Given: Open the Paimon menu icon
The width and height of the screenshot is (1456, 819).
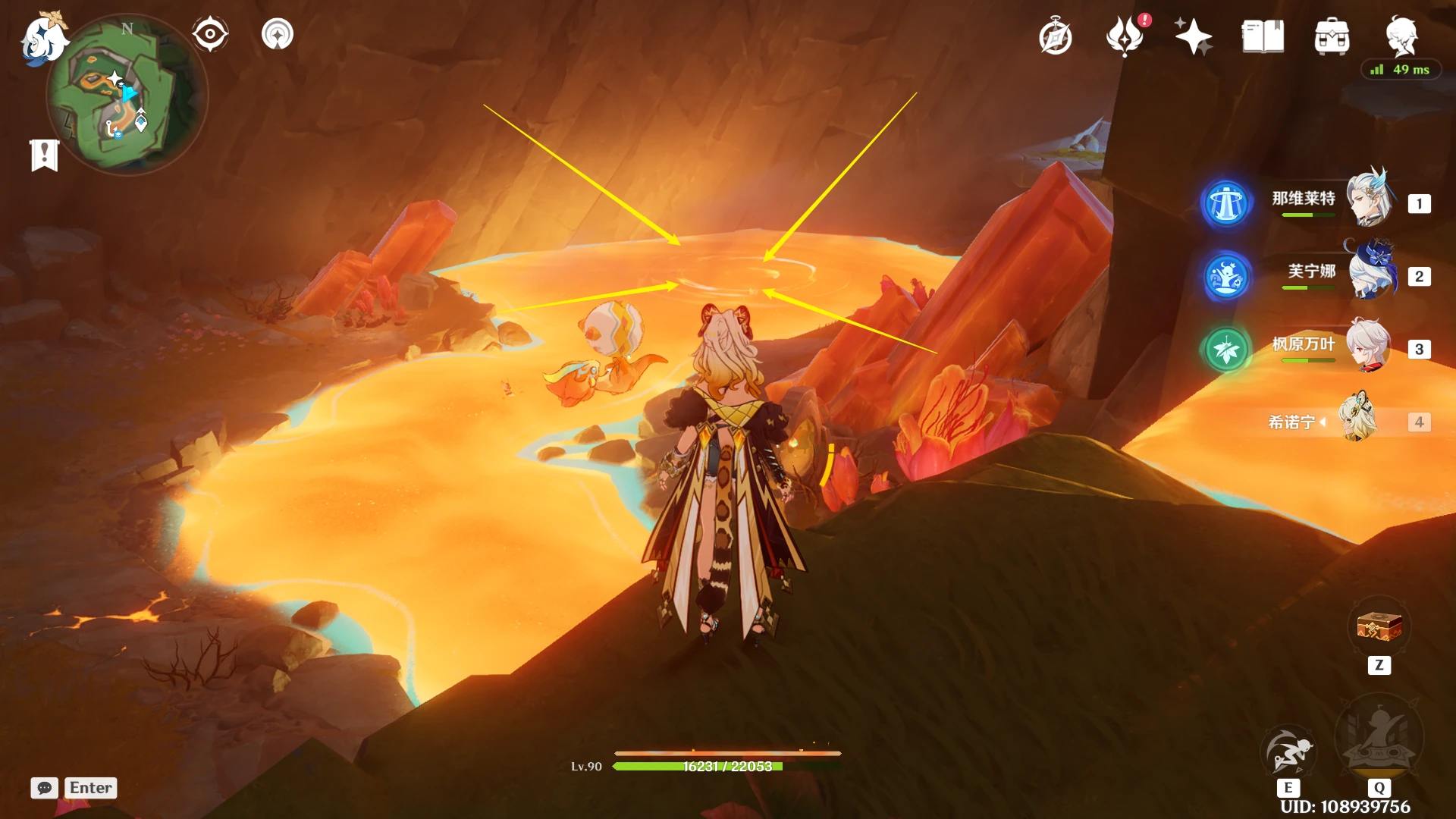Looking at the screenshot, I should tap(43, 38).
